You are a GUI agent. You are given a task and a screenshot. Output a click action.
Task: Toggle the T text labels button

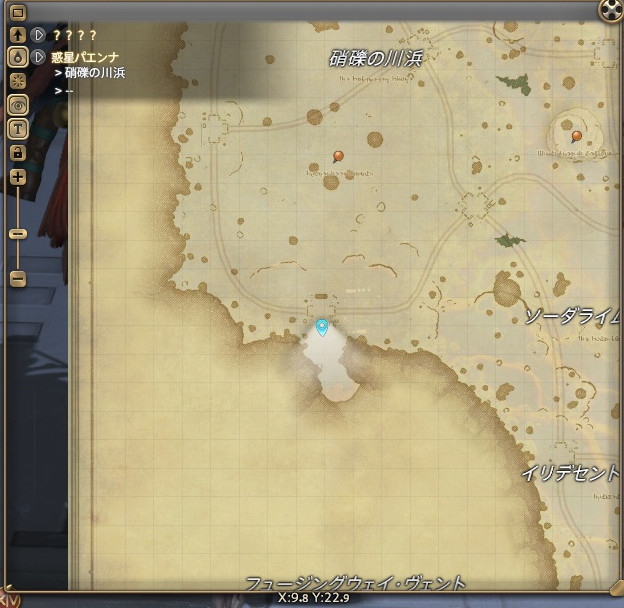click(17, 128)
